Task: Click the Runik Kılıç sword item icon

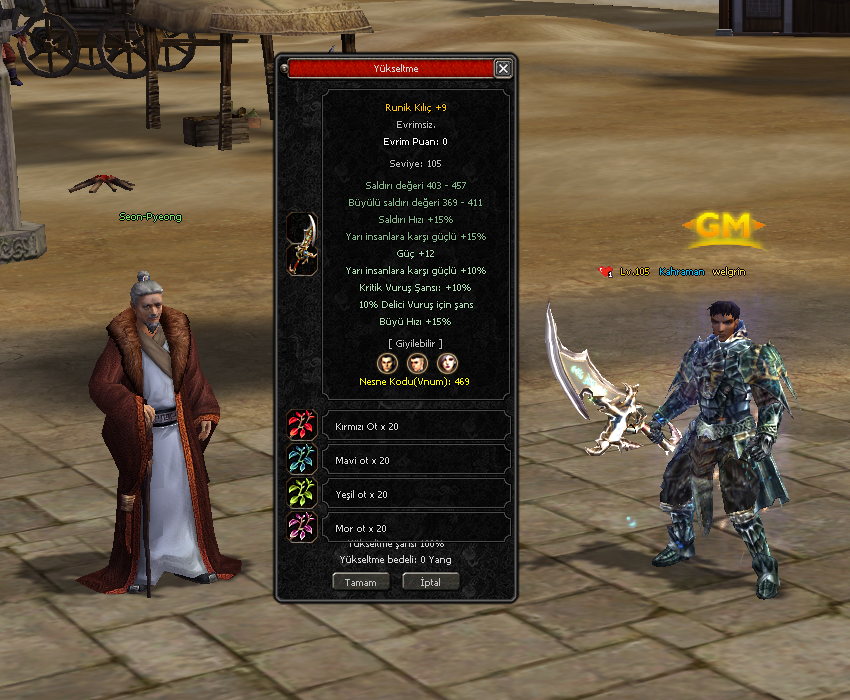Action: coord(303,243)
